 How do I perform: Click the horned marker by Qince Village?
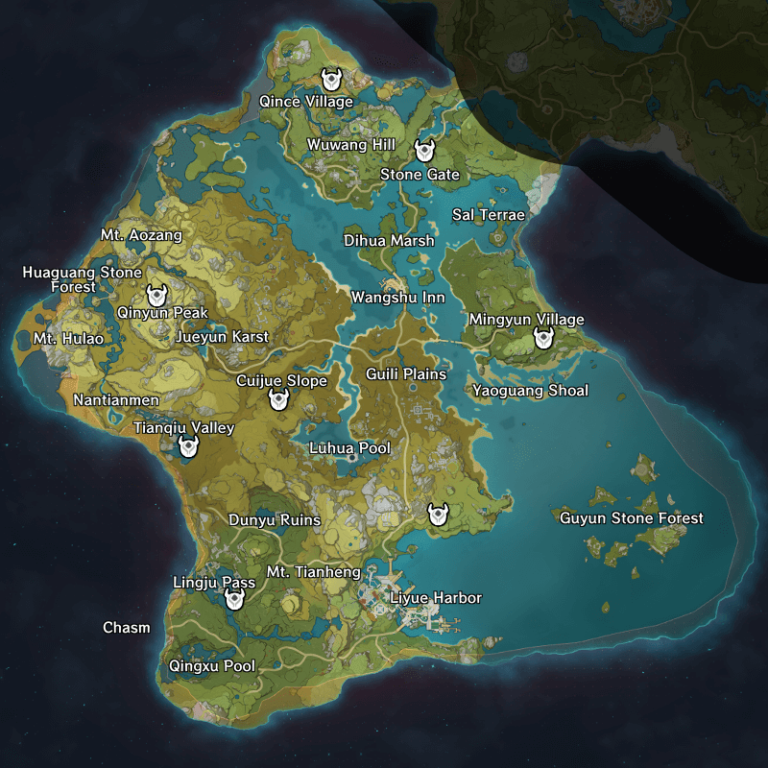331,80
